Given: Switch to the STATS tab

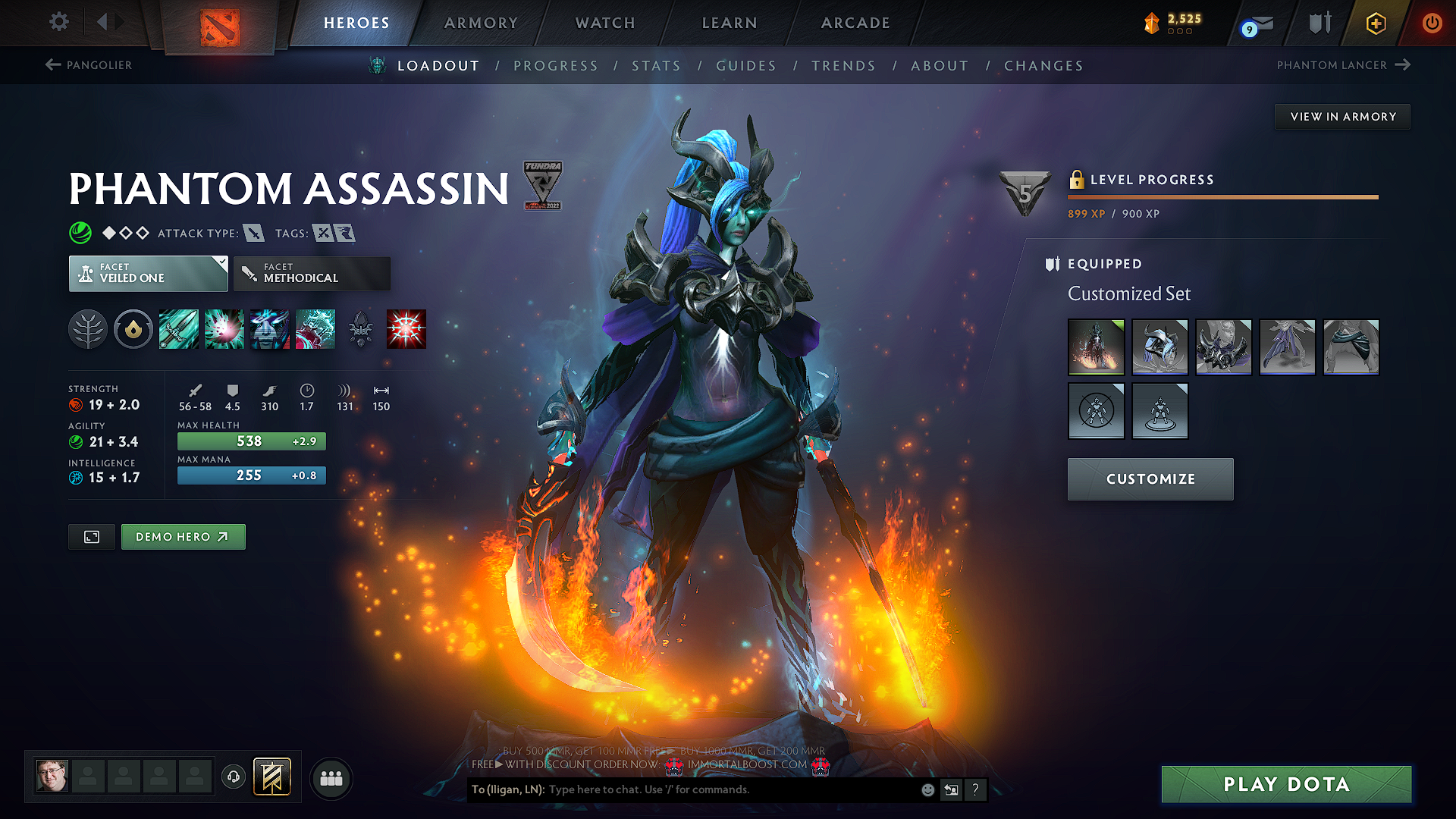Looking at the screenshot, I should click(x=656, y=66).
